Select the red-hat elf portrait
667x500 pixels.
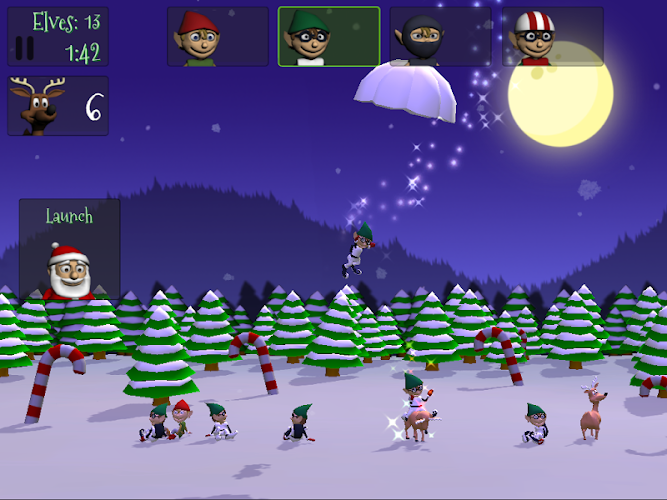point(218,37)
